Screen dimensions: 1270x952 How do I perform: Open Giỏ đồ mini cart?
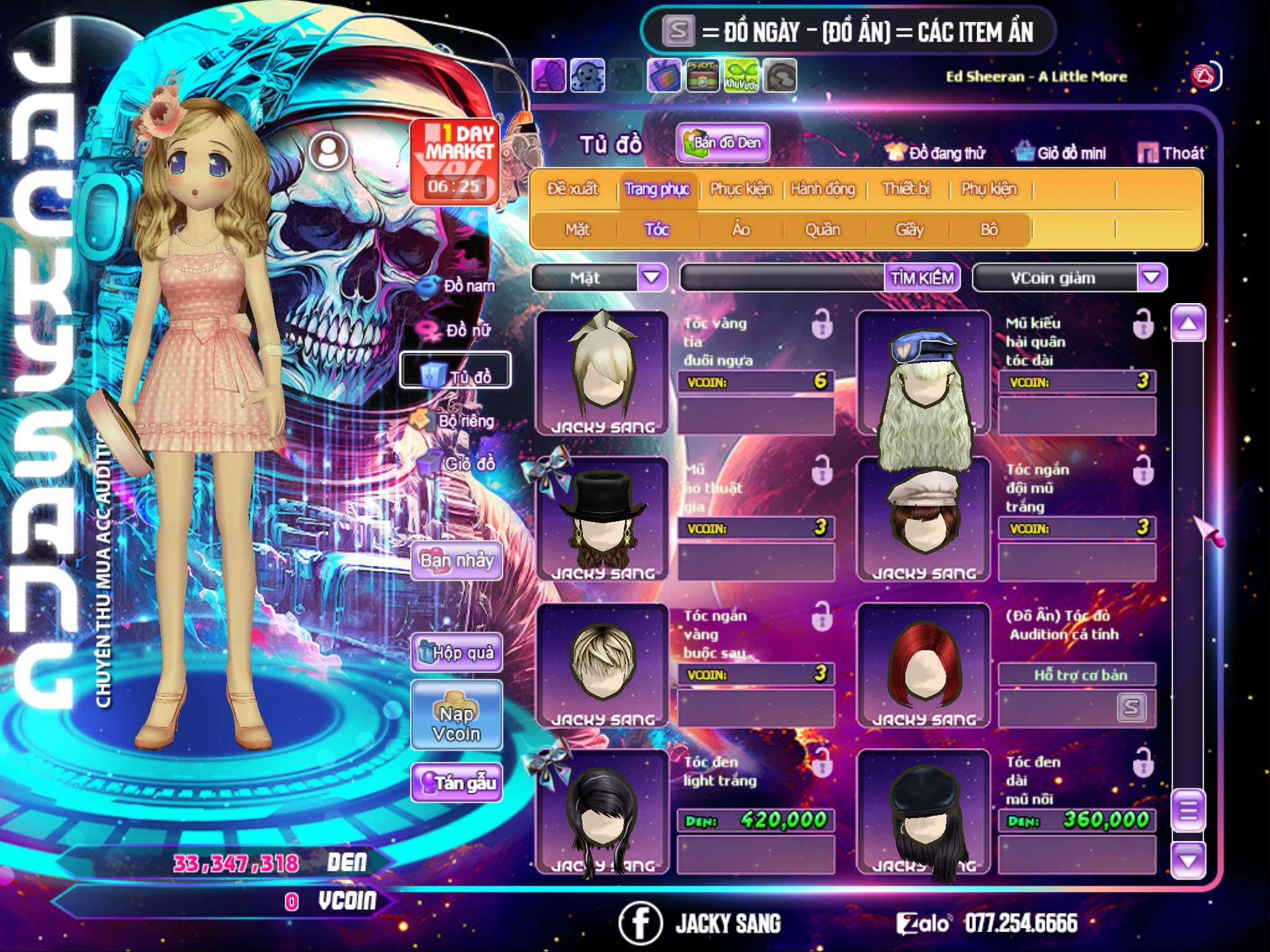coord(1061,153)
